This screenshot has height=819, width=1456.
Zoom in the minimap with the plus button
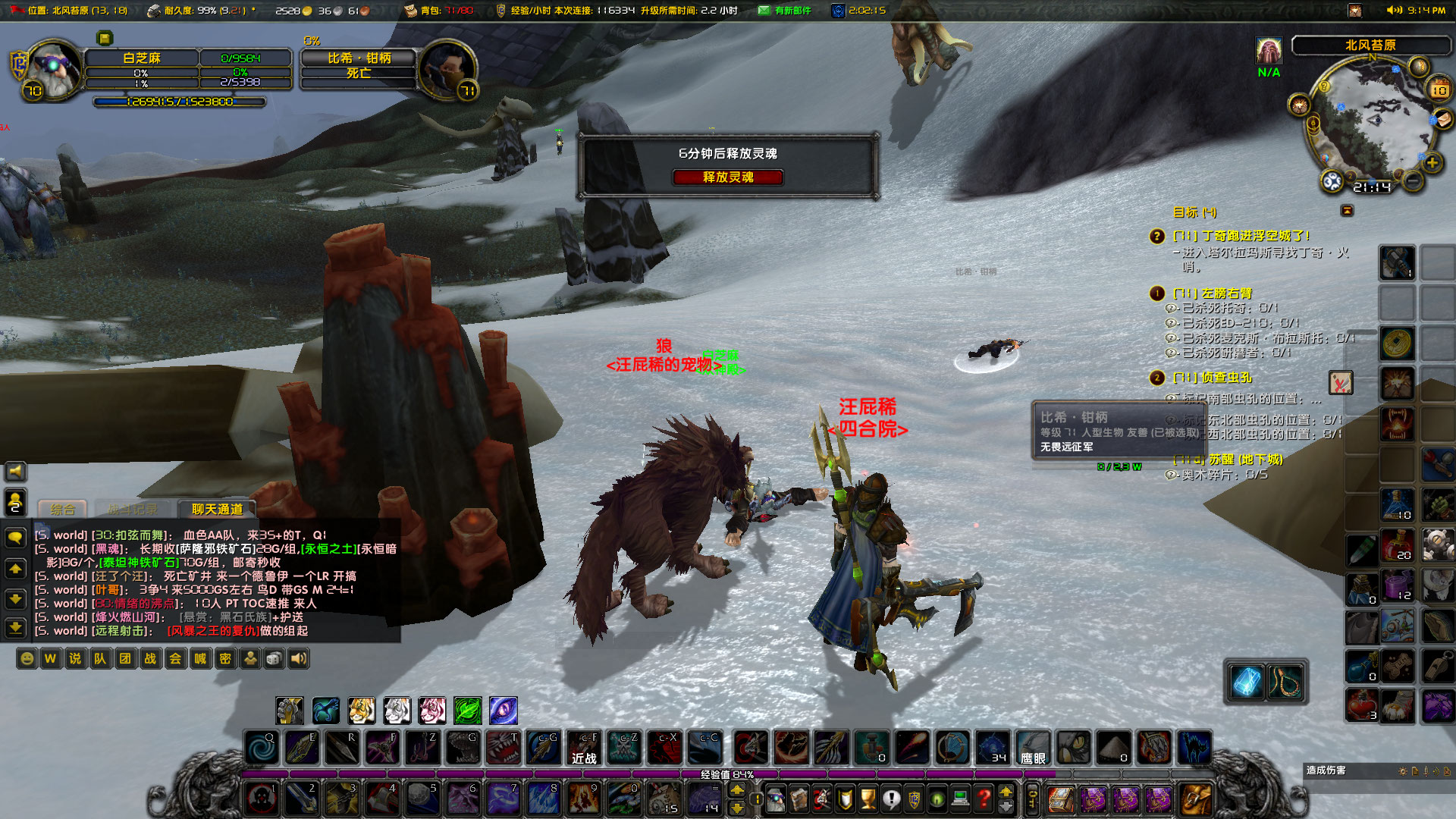[x=1432, y=162]
